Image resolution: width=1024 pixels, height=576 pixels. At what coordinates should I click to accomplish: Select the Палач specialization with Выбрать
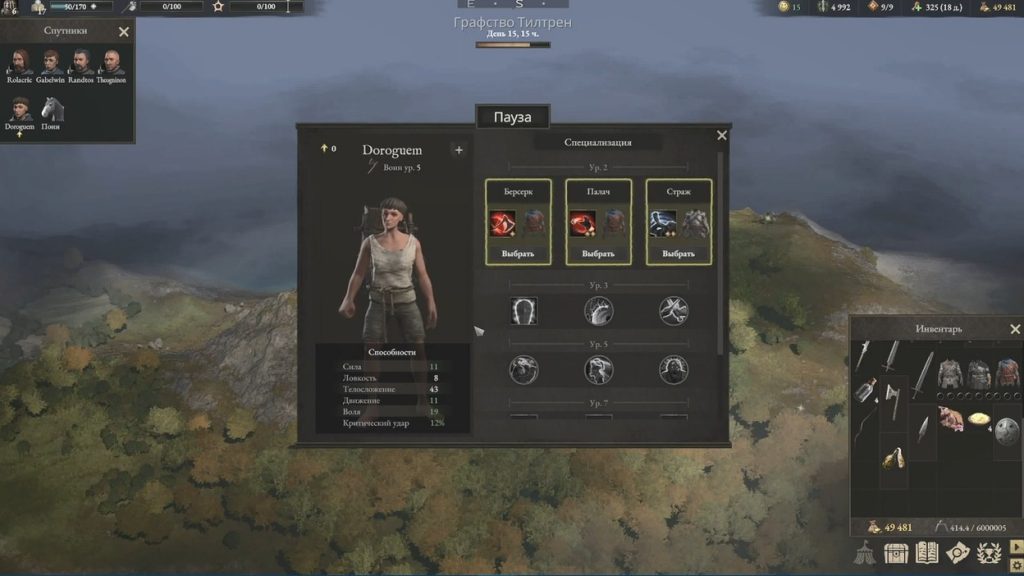[x=598, y=253]
